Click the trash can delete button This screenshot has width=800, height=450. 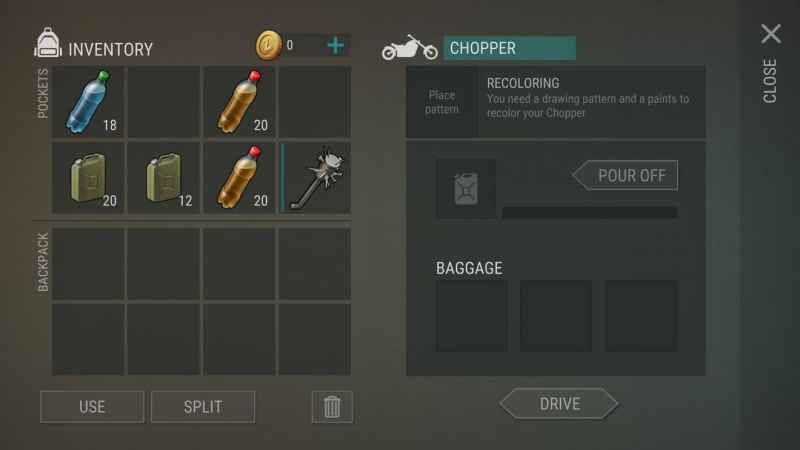[x=332, y=406]
